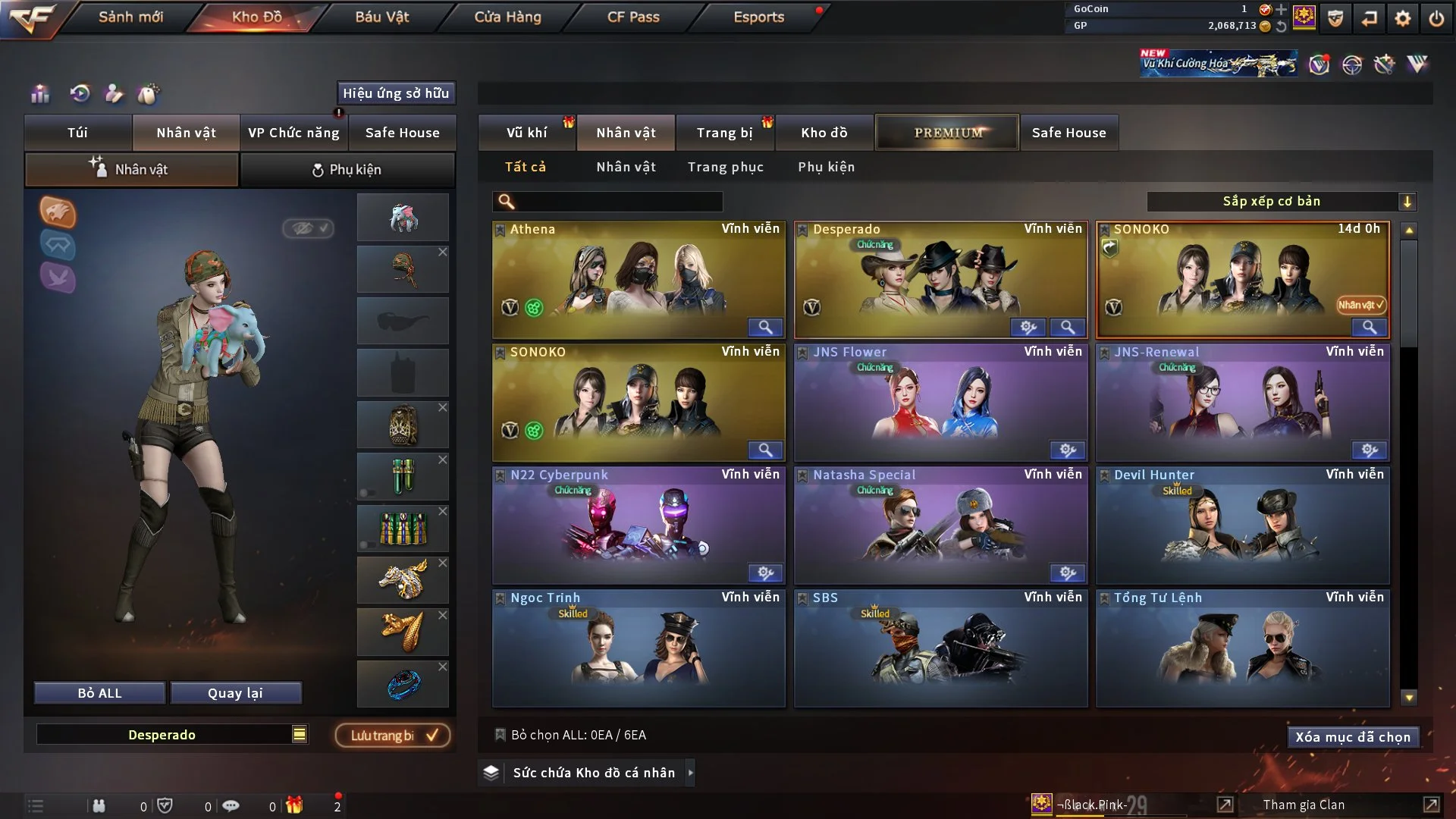This screenshot has height=819, width=1456.
Task: Switch to the PREMIUM inventory tab
Action: [x=946, y=132]
